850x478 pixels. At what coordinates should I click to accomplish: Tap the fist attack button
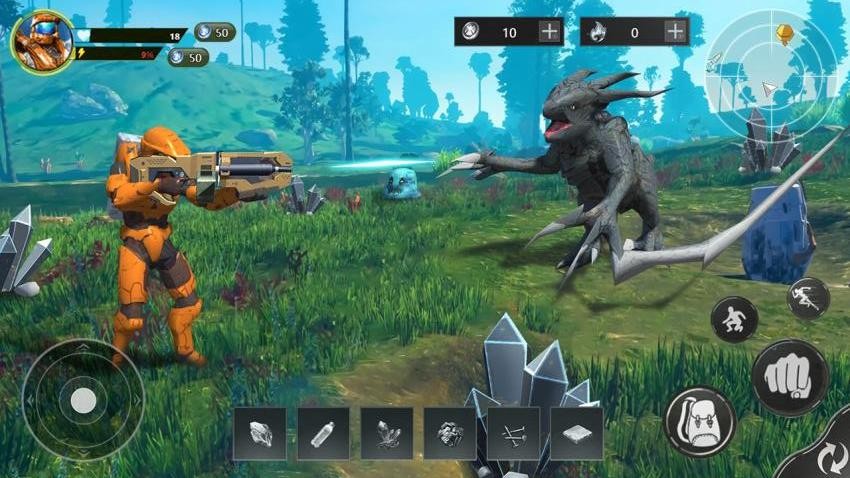[x=788, y=377]
